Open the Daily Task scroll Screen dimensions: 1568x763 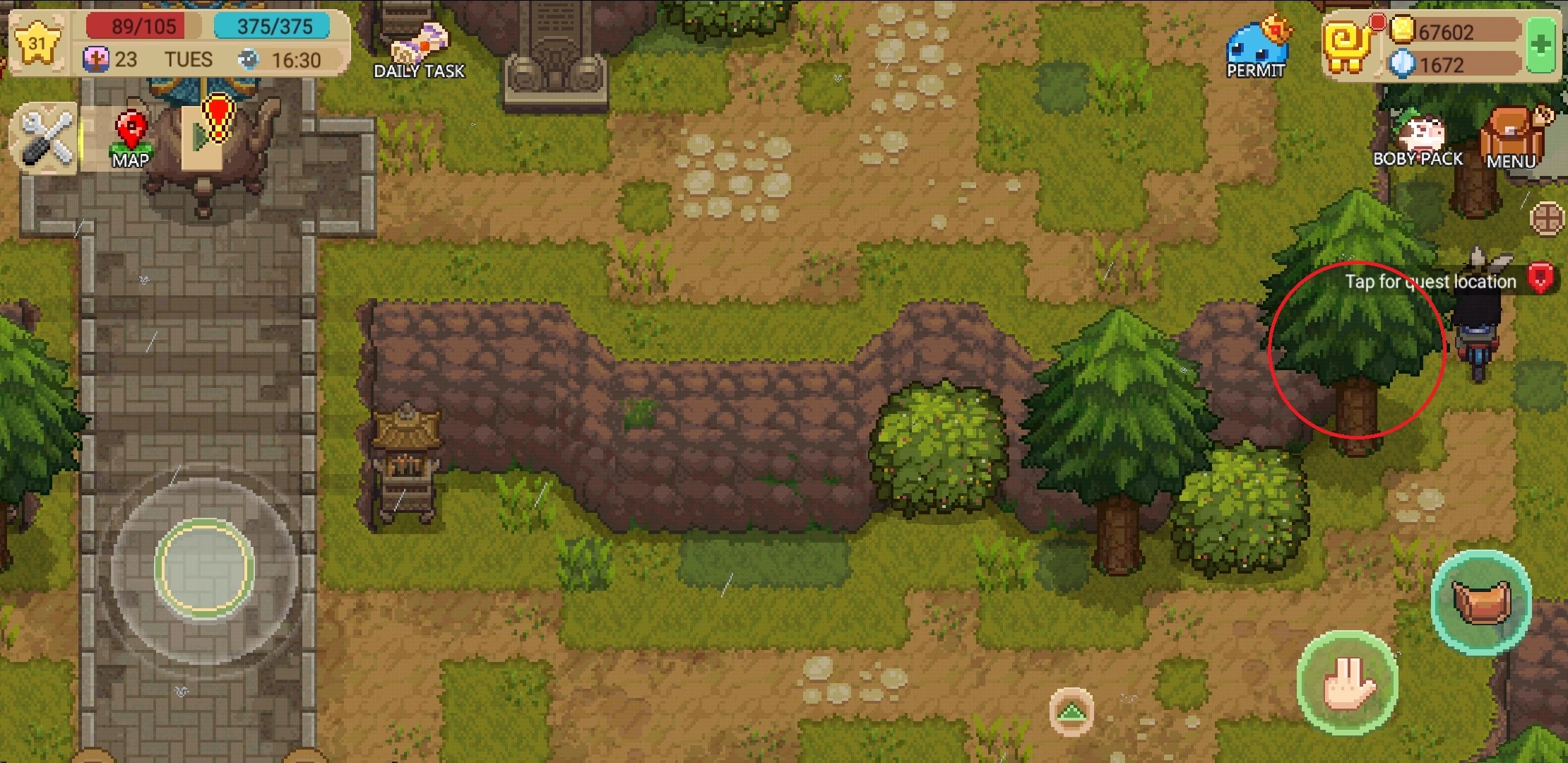[x=419, y=42]
